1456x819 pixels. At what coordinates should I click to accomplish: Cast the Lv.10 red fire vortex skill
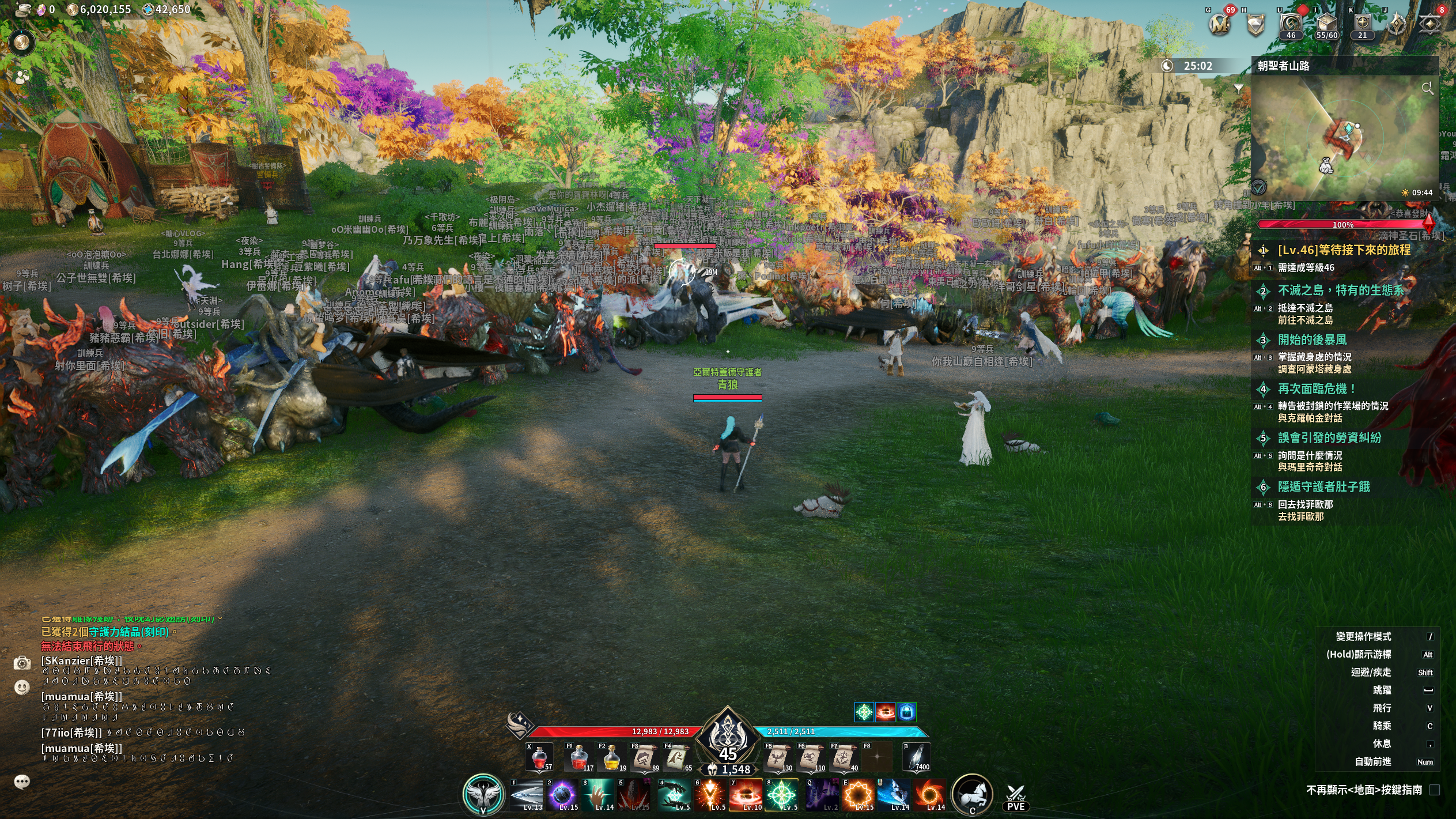click(x=746, y=795)
